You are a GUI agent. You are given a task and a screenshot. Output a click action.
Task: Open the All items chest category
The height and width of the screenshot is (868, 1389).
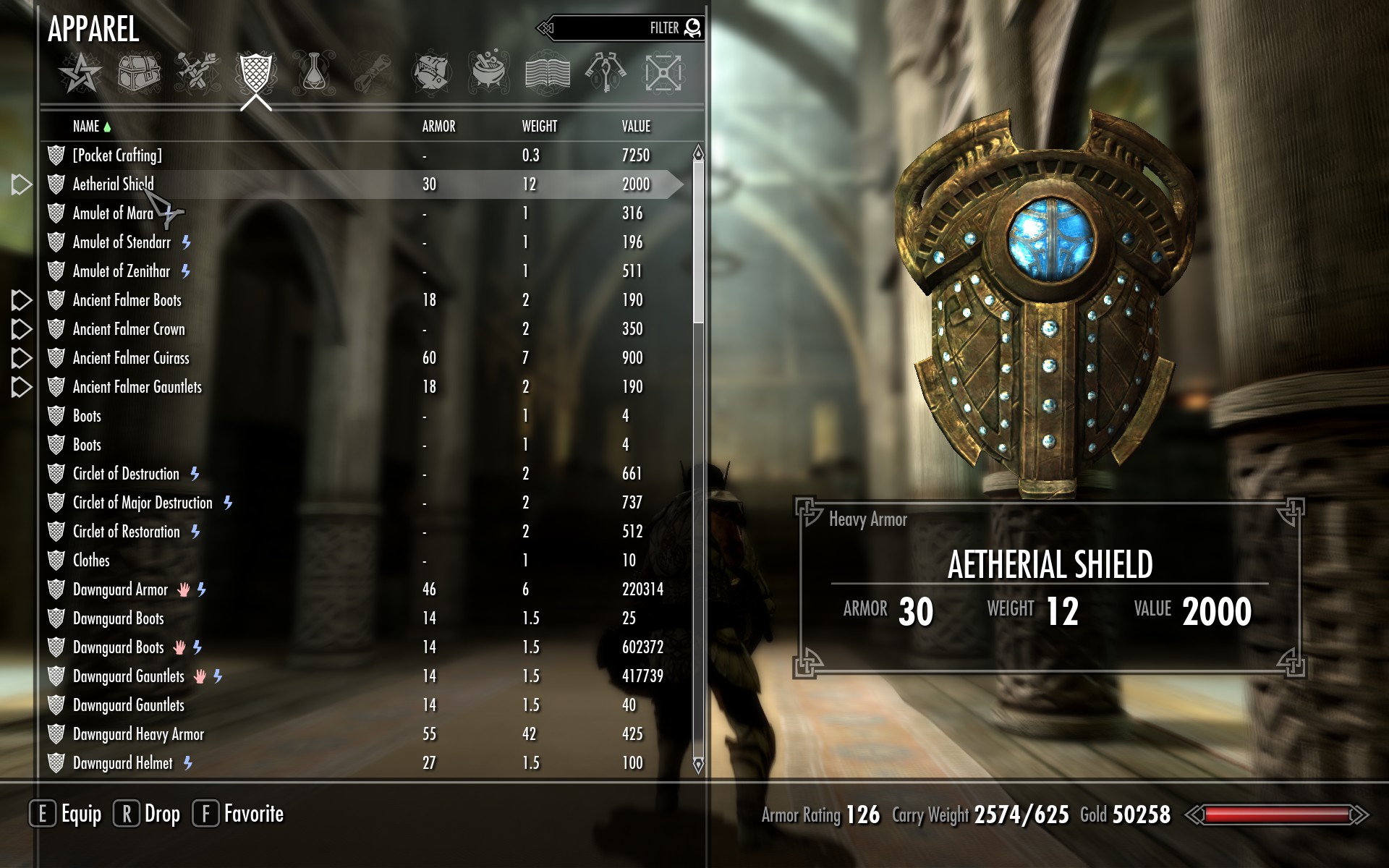(x=139, y=73)
